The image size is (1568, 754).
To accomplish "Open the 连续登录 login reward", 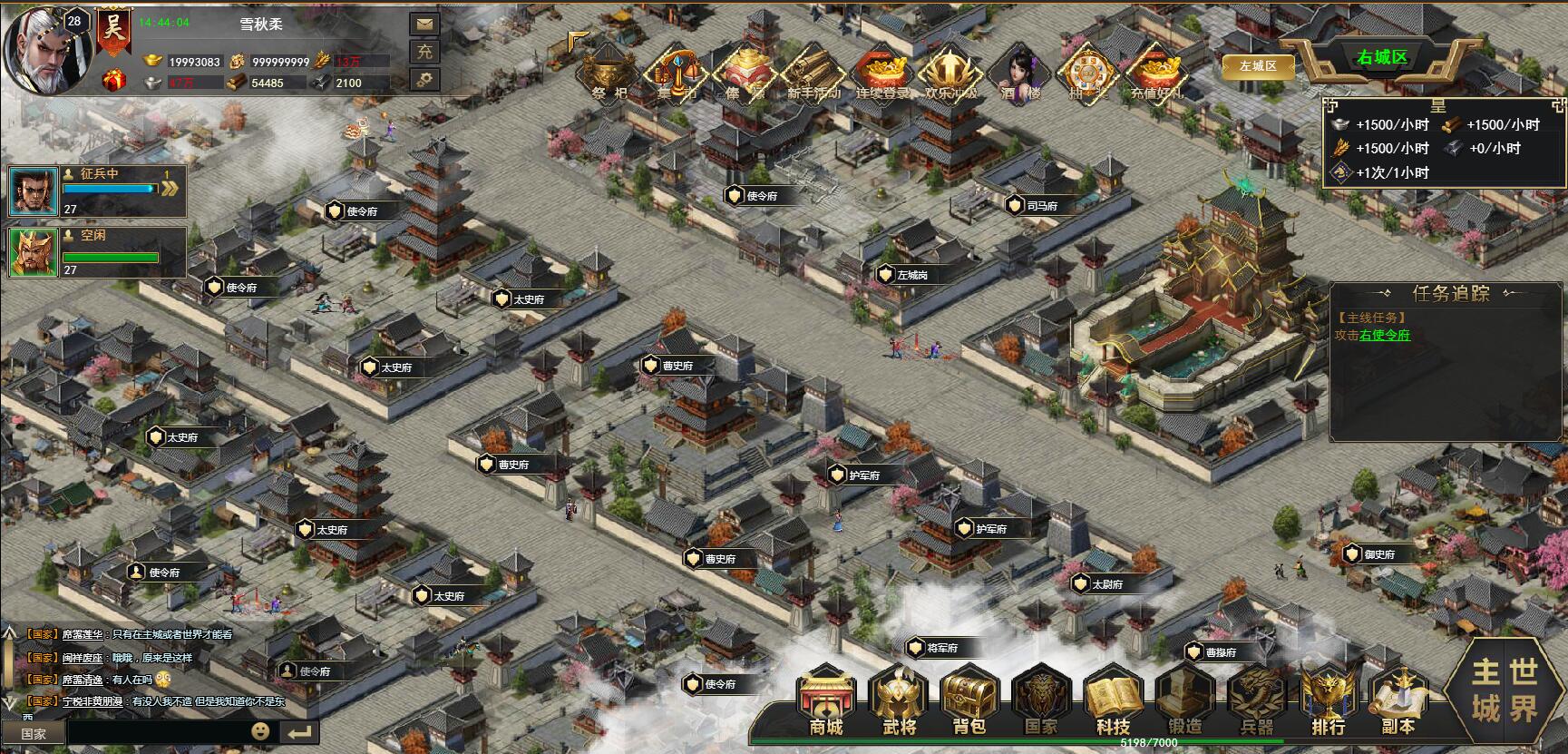I will tap(881, 73).
